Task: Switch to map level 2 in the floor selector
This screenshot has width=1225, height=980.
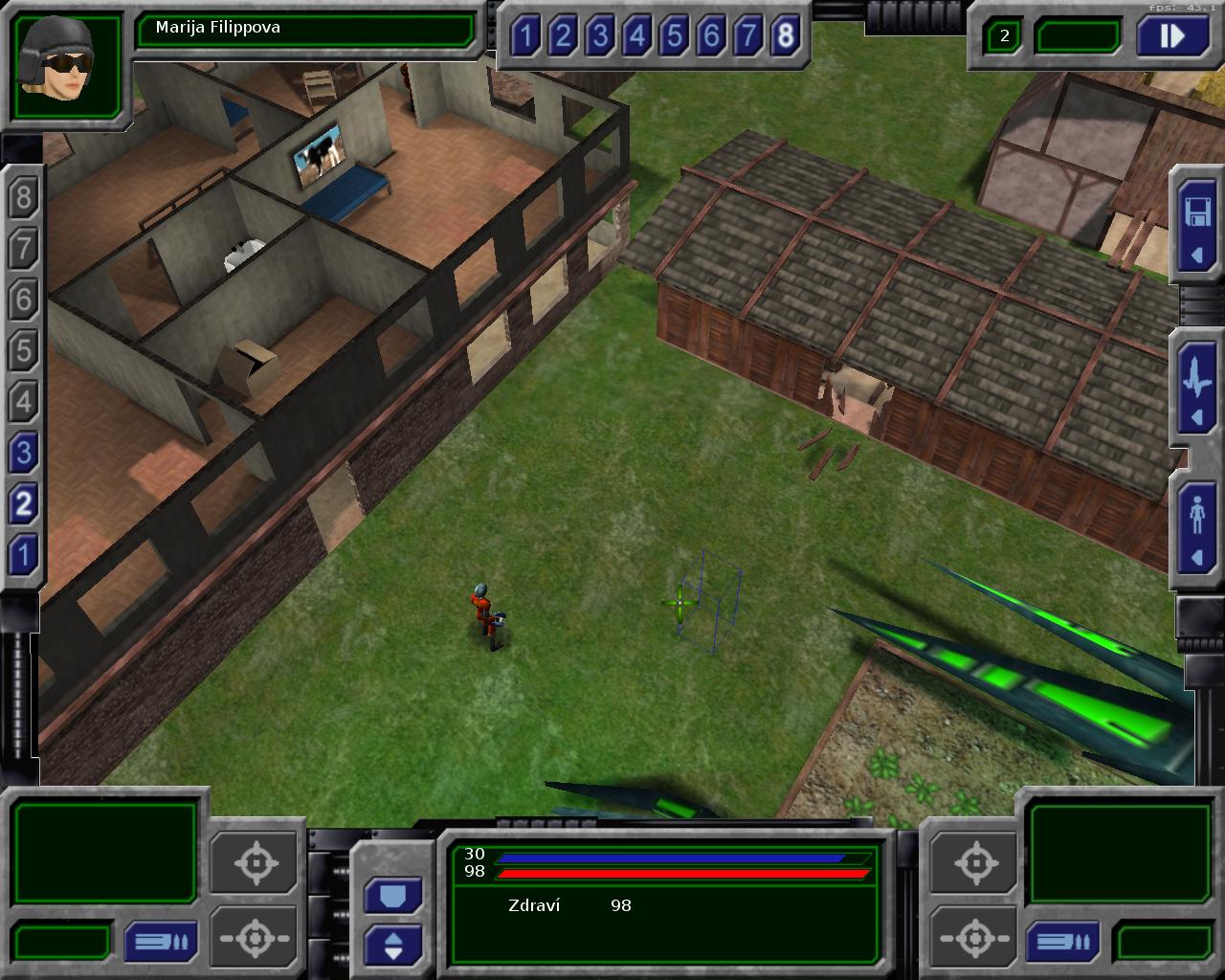Action: [x=23, y=502]
